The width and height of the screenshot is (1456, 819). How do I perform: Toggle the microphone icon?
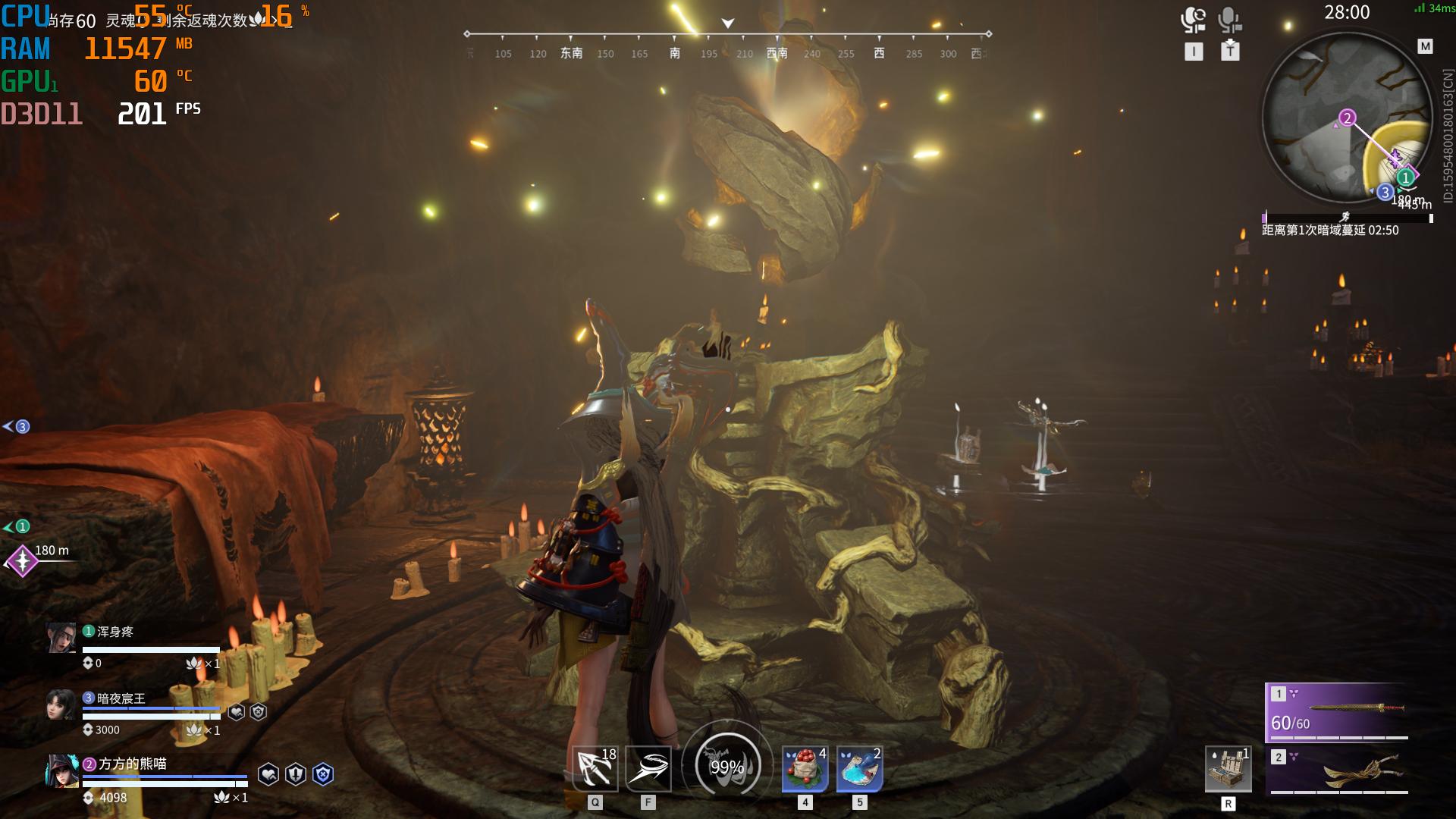point(1229,20)
